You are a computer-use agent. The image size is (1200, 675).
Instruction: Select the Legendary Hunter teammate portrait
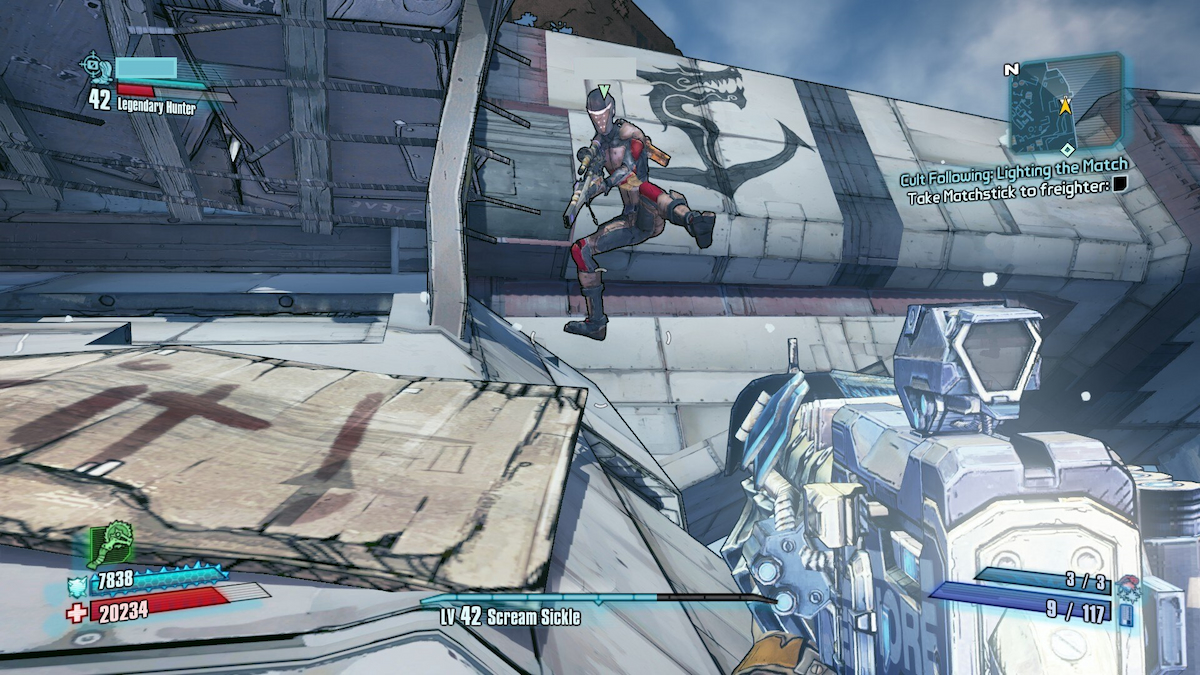pyautogui.click(x=97, y=67)
